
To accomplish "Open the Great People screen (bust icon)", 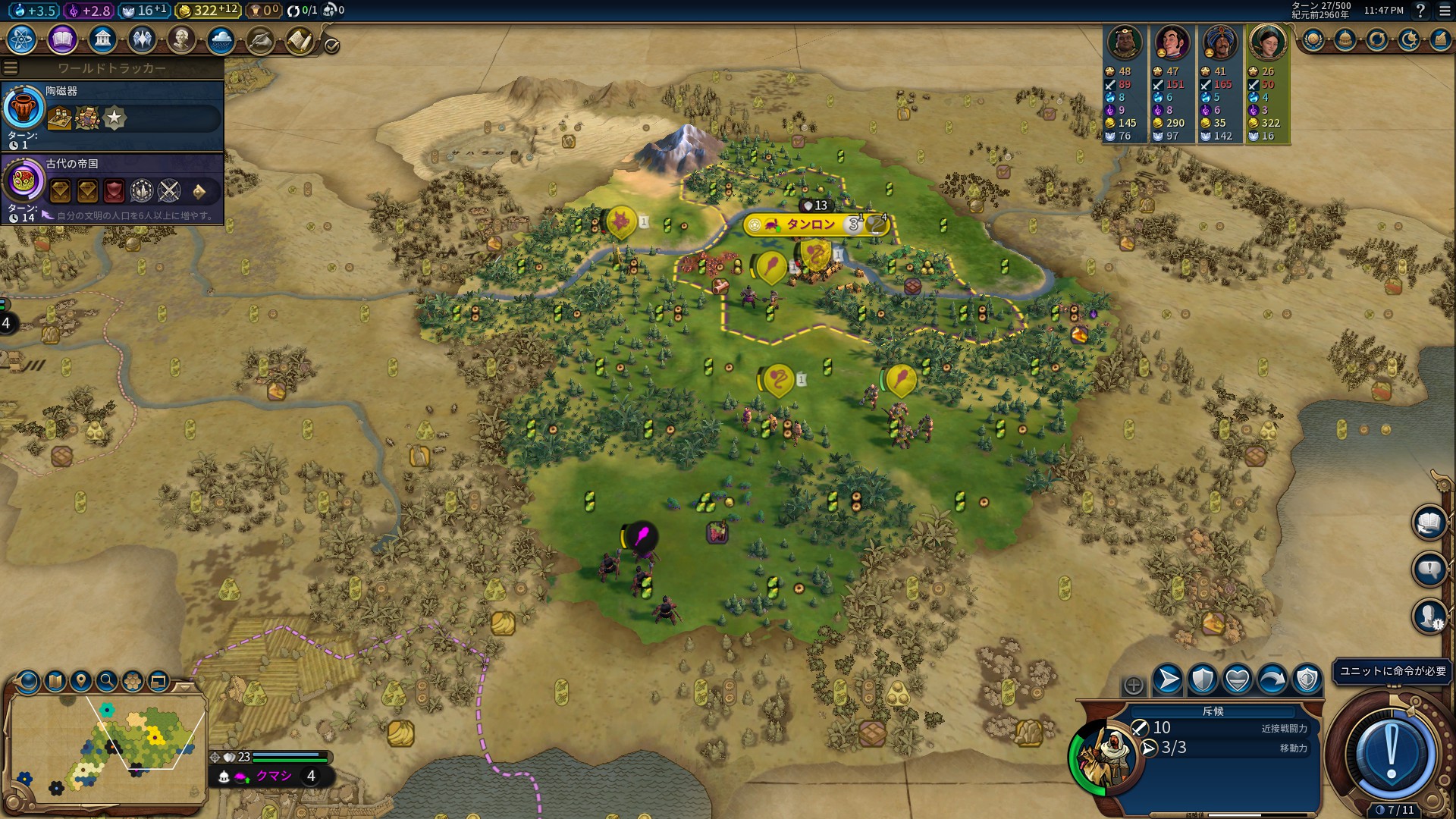I will click(181, 39).
